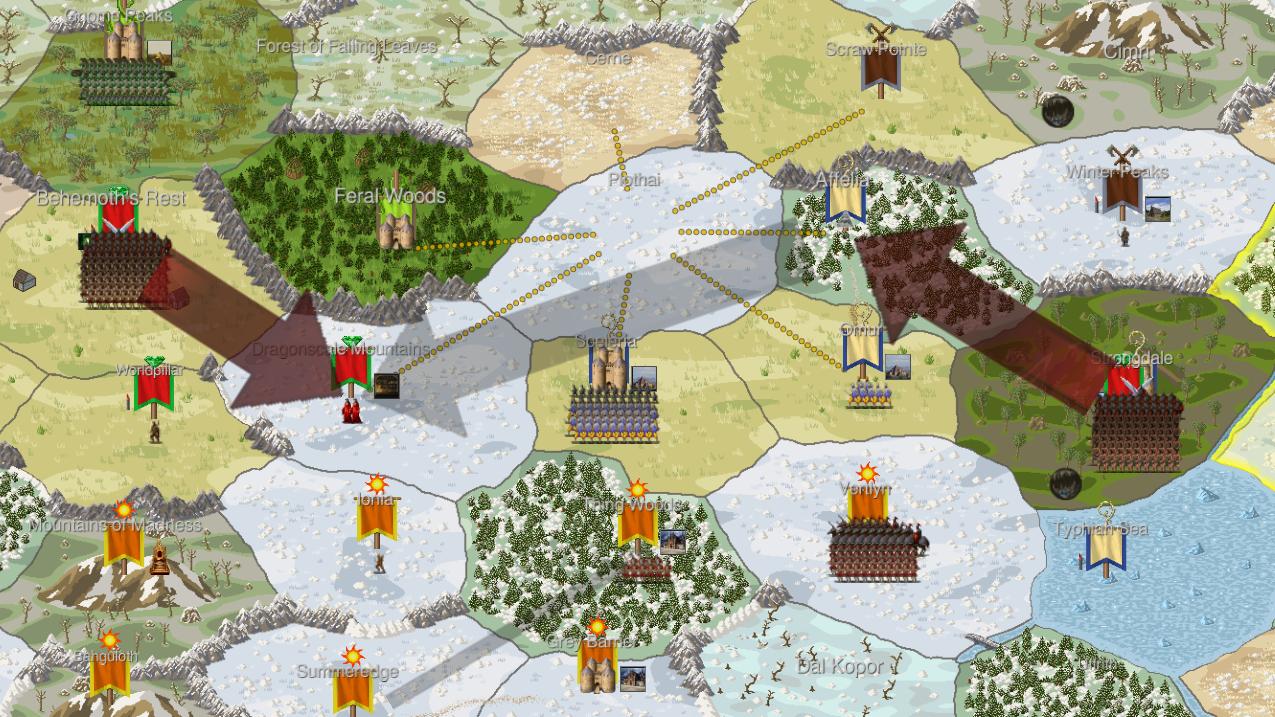Select the Mountains of Madness flag
This screenshot has height=717, width=1275.
123,543
